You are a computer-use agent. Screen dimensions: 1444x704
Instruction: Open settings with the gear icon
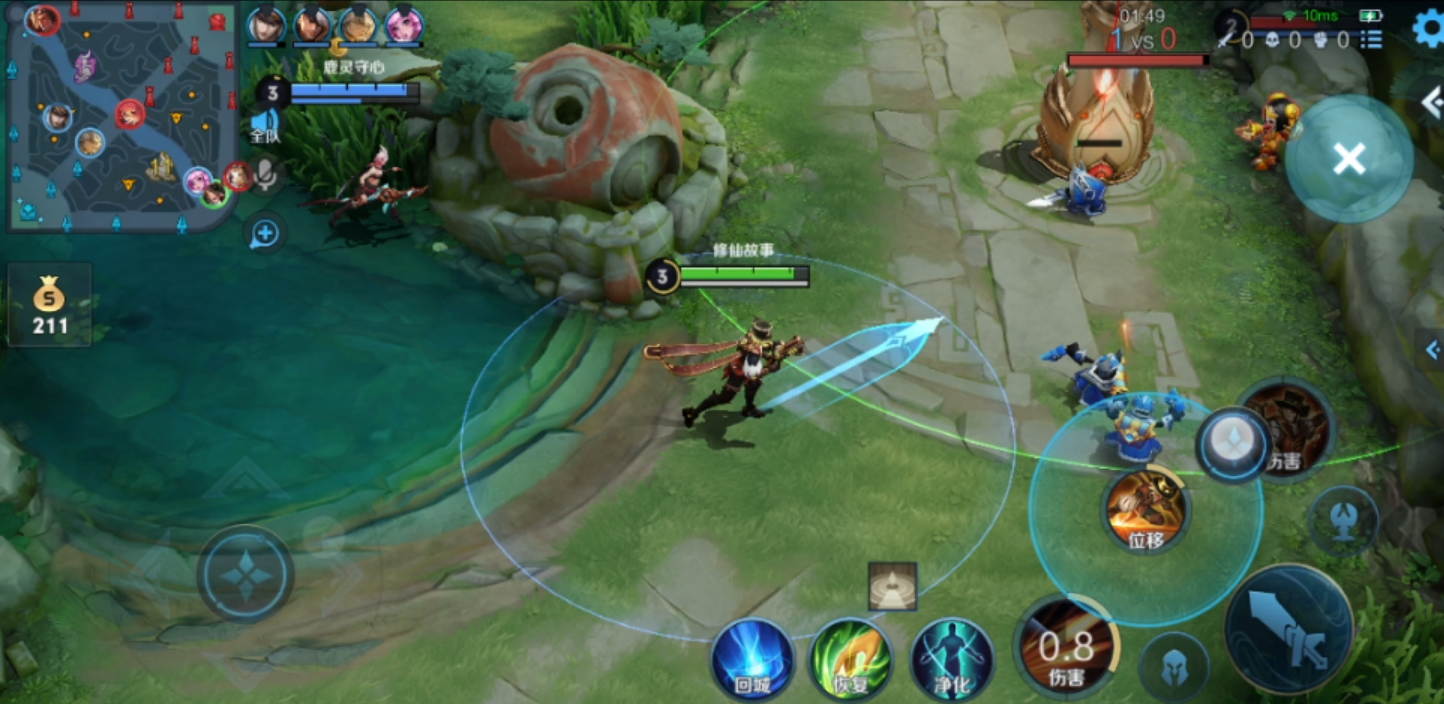pos(1428,28)
